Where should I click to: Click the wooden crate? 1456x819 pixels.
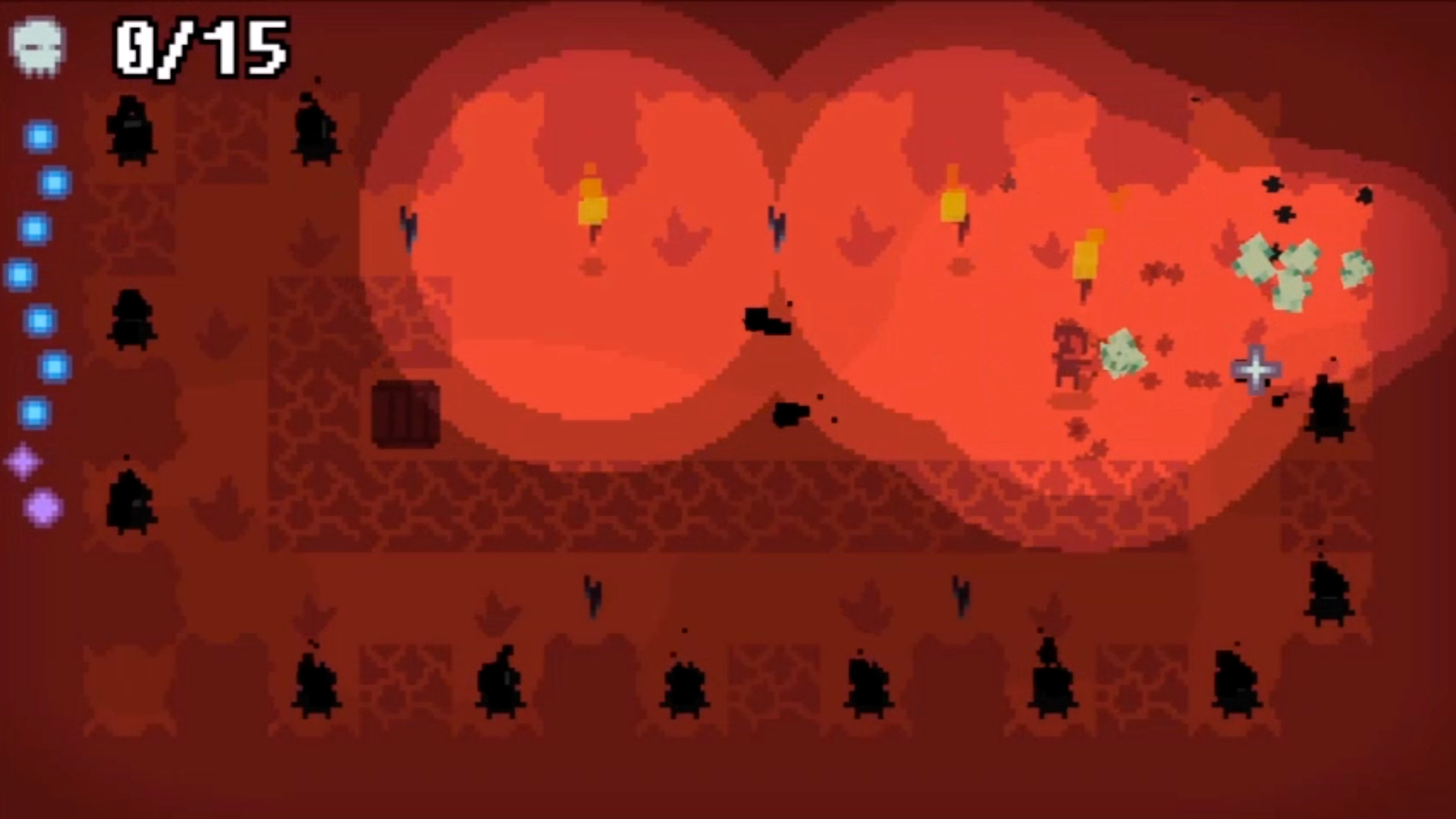pyautogui.click(x=407, y=413)
